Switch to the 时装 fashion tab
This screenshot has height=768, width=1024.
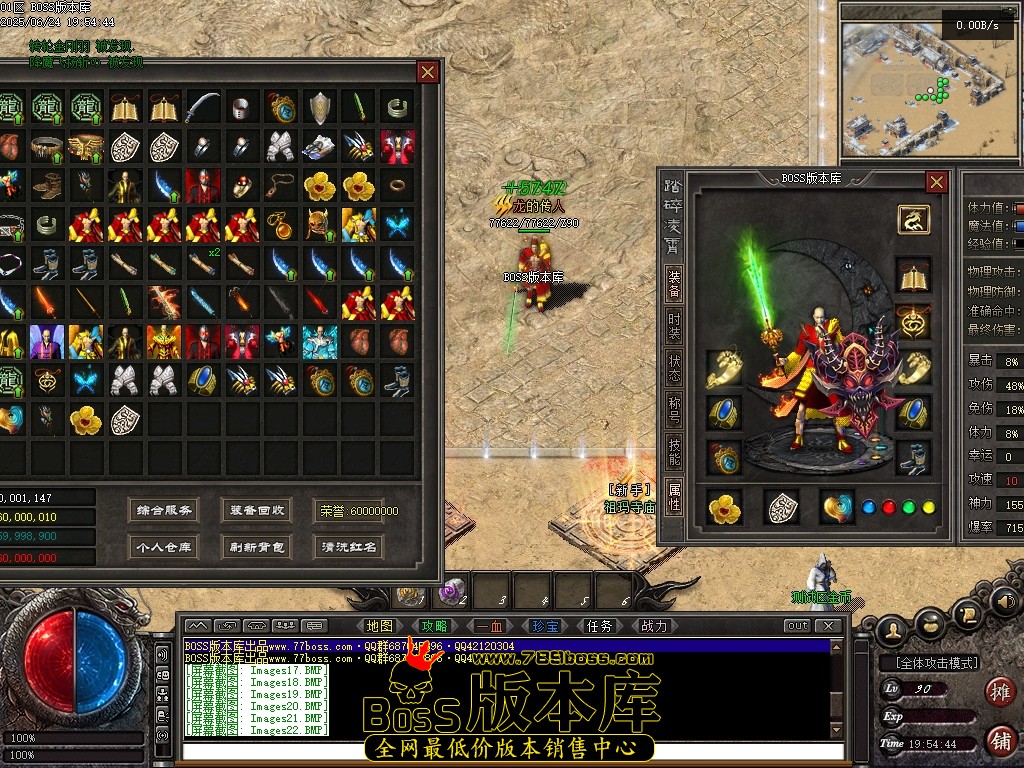[x=675, y=325]
